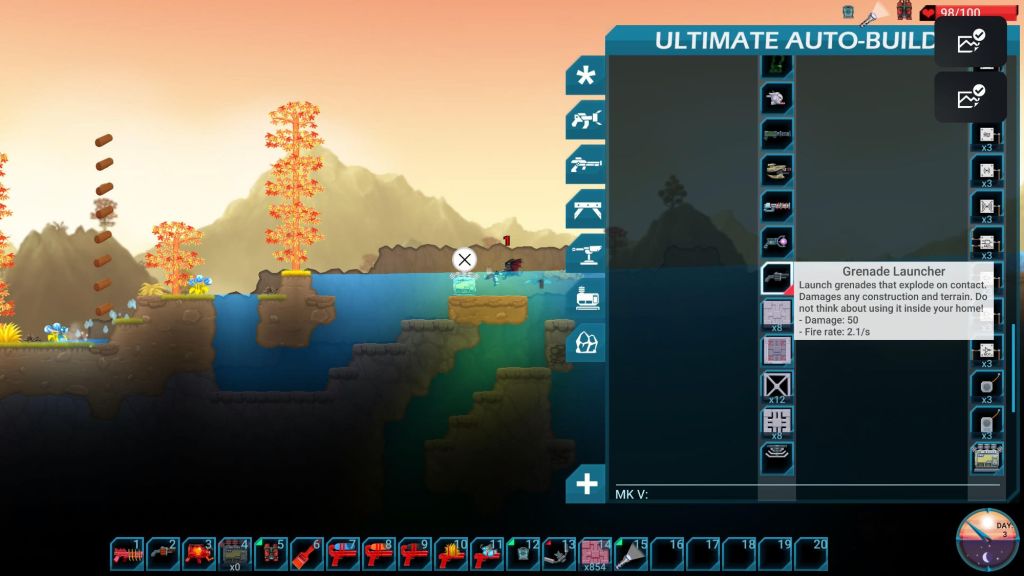
Task: Show the crystal rock category tab
Action: [x=585, y=342]
